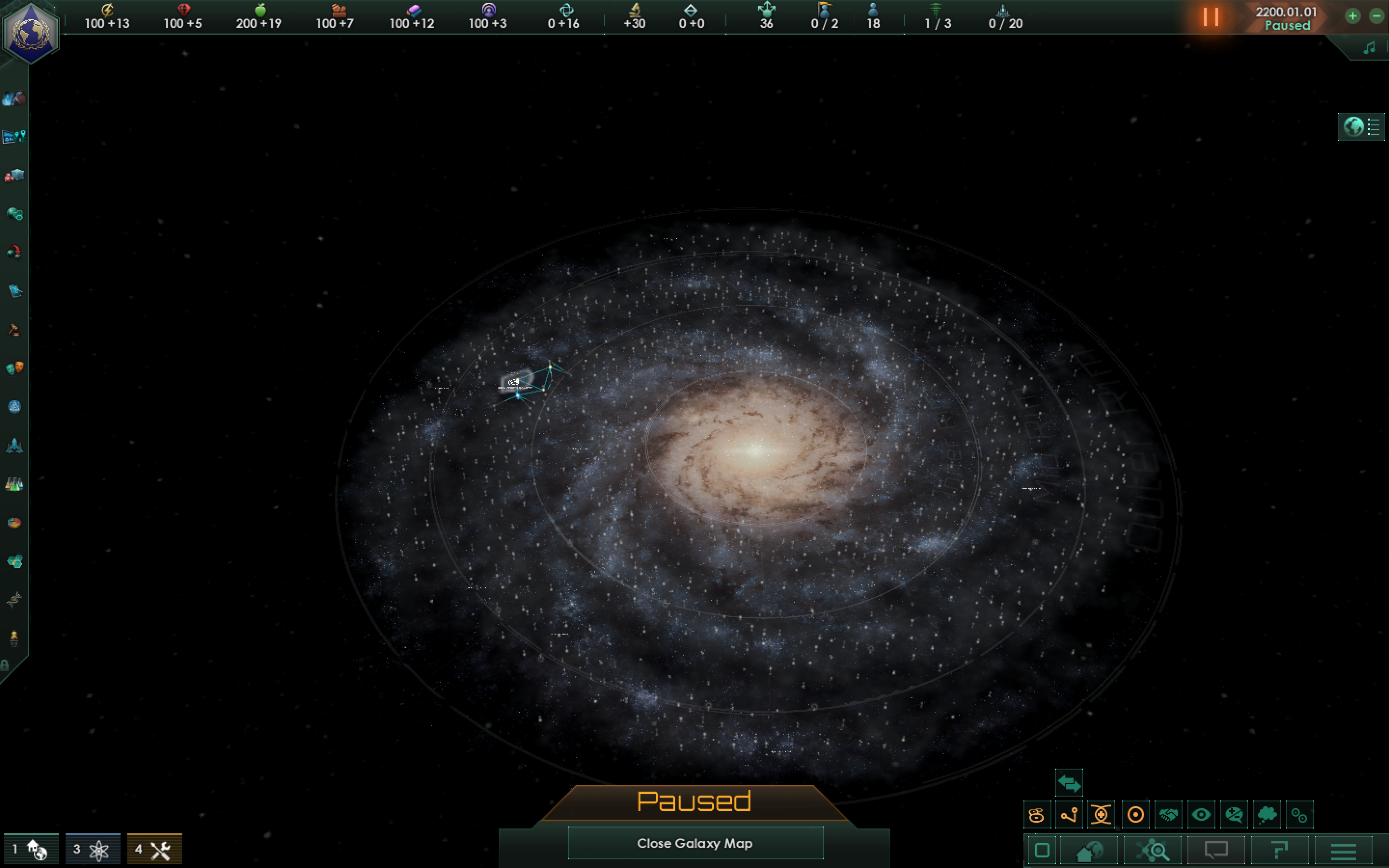Click the return-to-home house icon bottom-right
1389x868 pixels.
(1090, 851)
